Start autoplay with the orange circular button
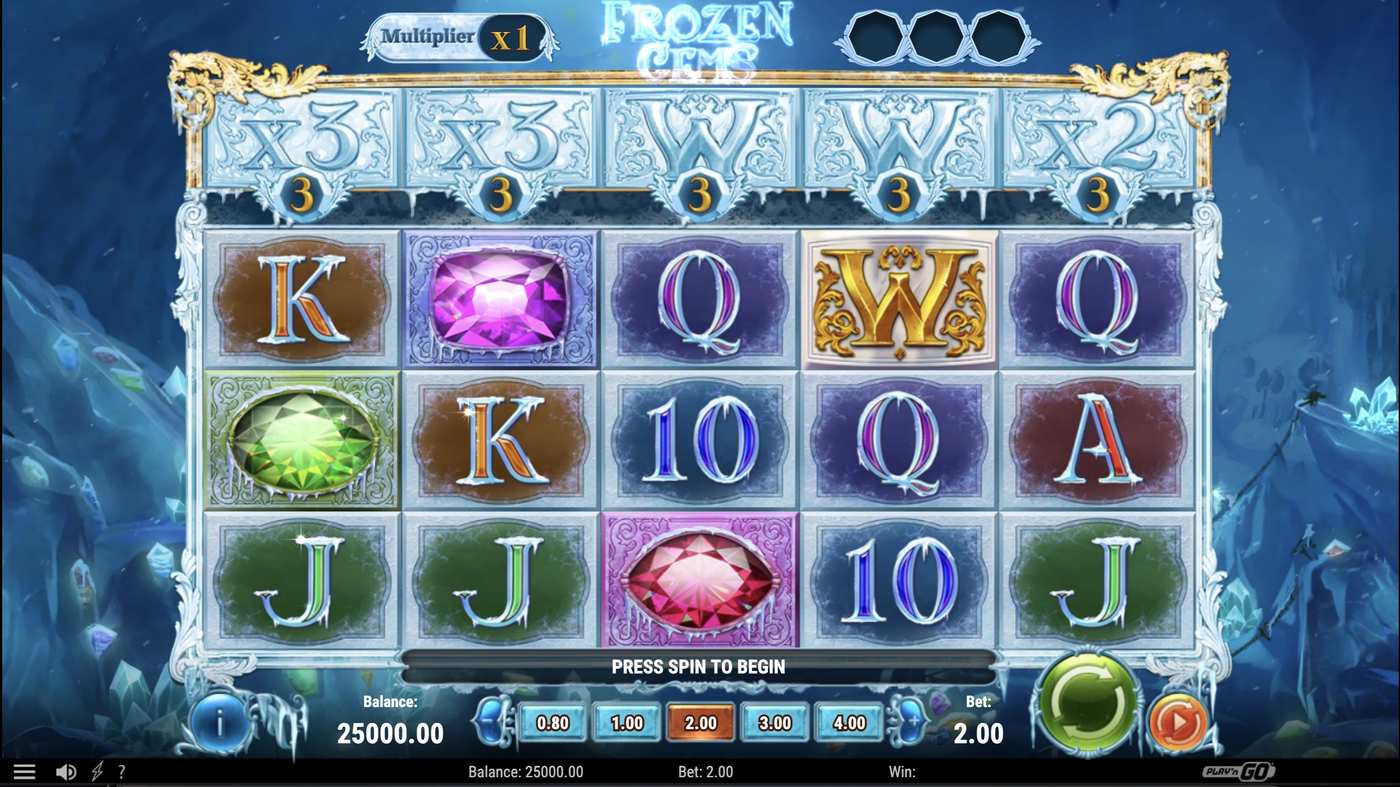The image size is (1400, 787). (1177, 718)
